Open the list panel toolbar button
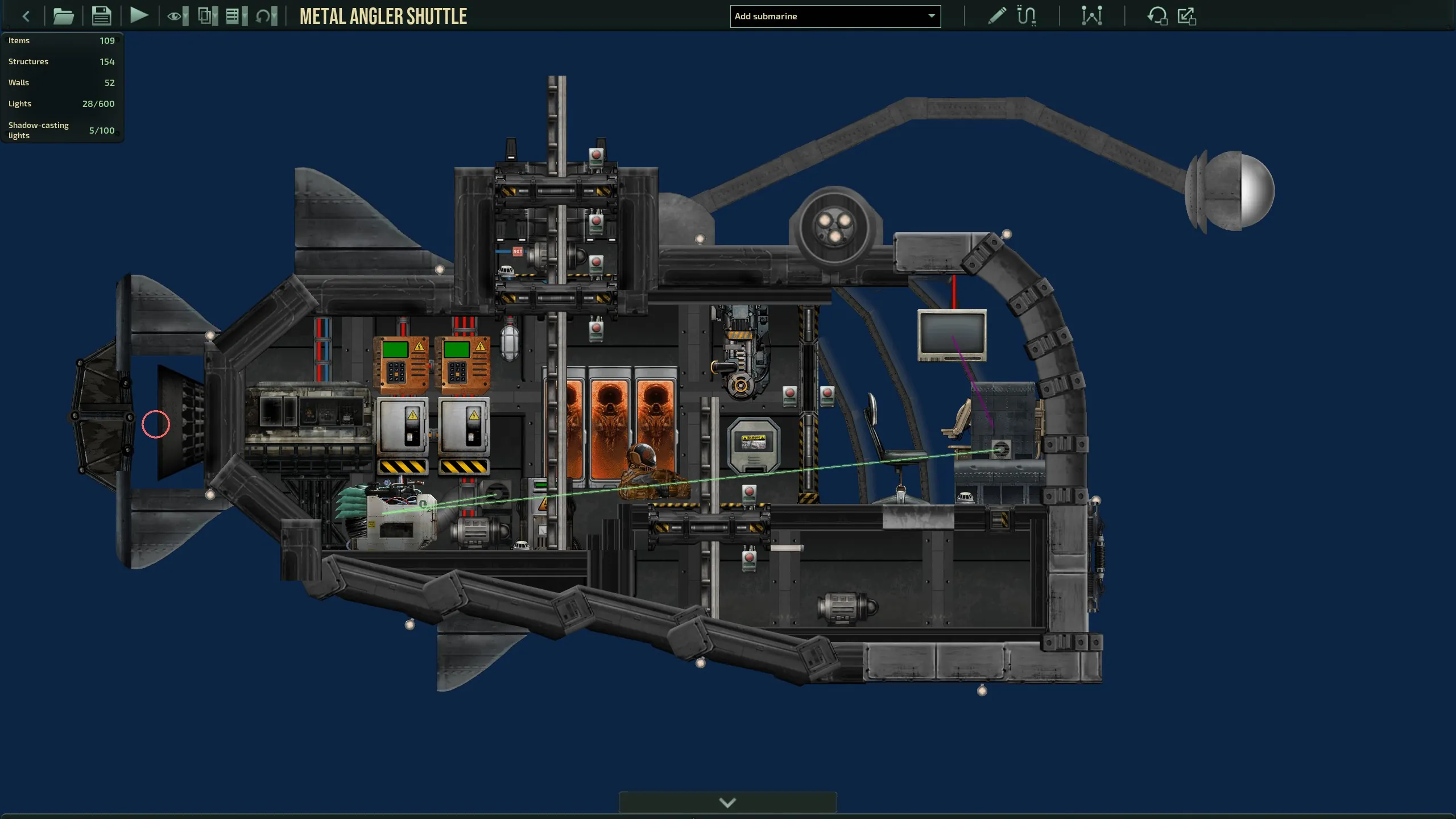Screen dimensions: 1456x819 pos(236,16)
